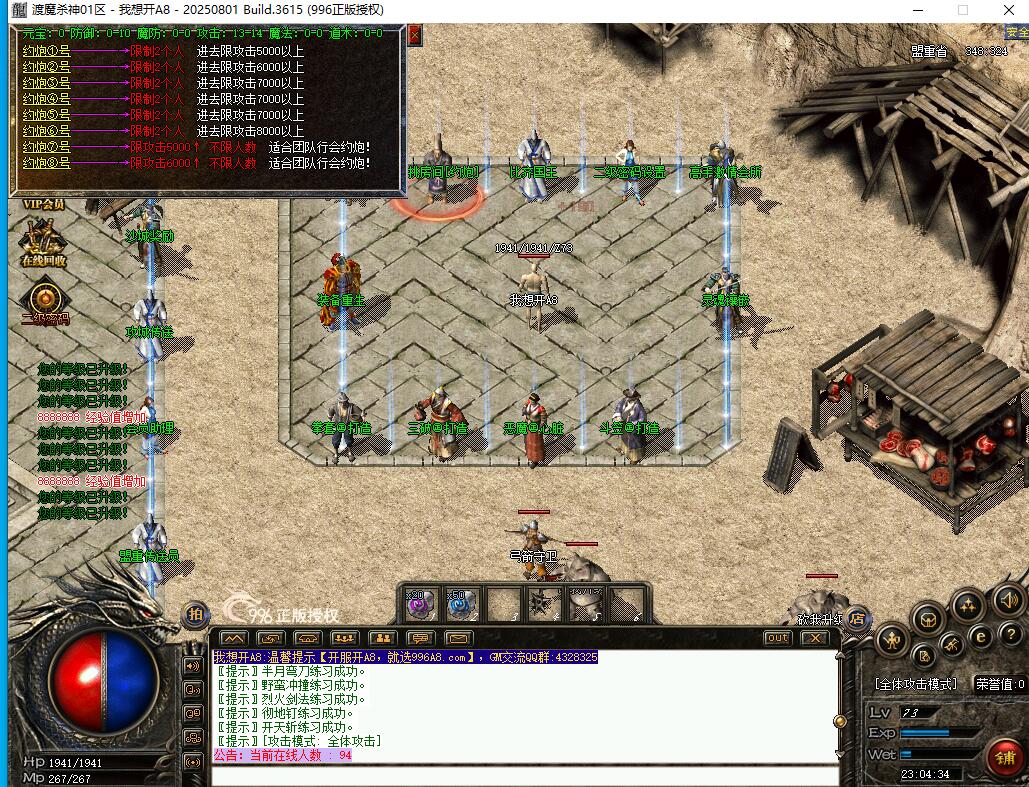Image resolution: width=1029 pixels, height=787 pixels.
Task: Open the 二级密码 secondary password icon
Action: coord(44,301)
